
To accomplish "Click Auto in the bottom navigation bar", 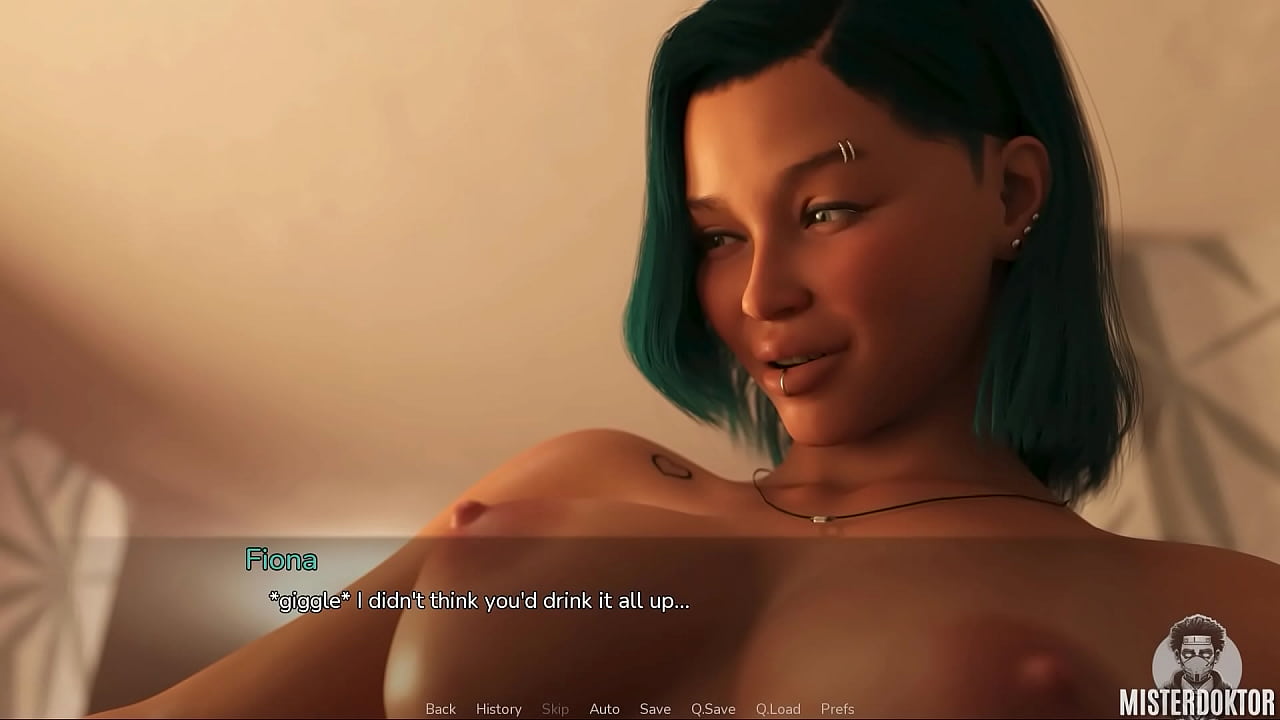I will 605,708.
